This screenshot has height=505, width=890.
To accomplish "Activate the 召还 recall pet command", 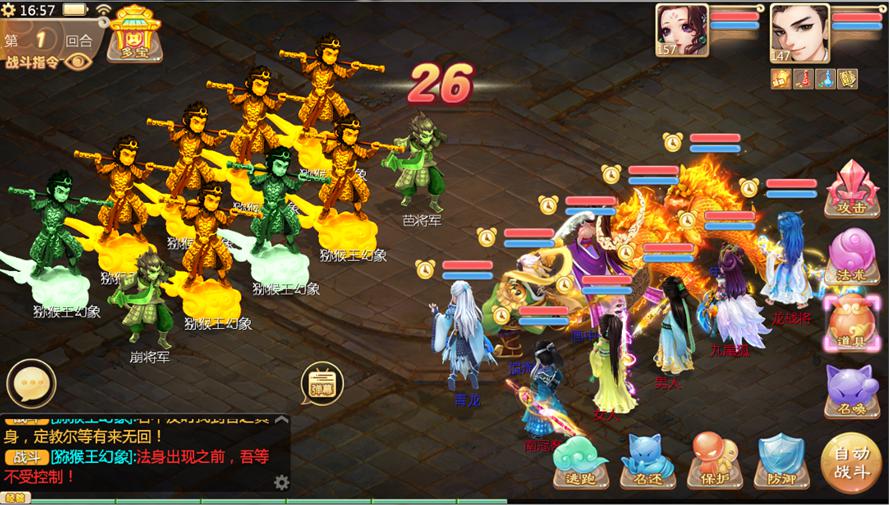I will click(x=647, y=463).
